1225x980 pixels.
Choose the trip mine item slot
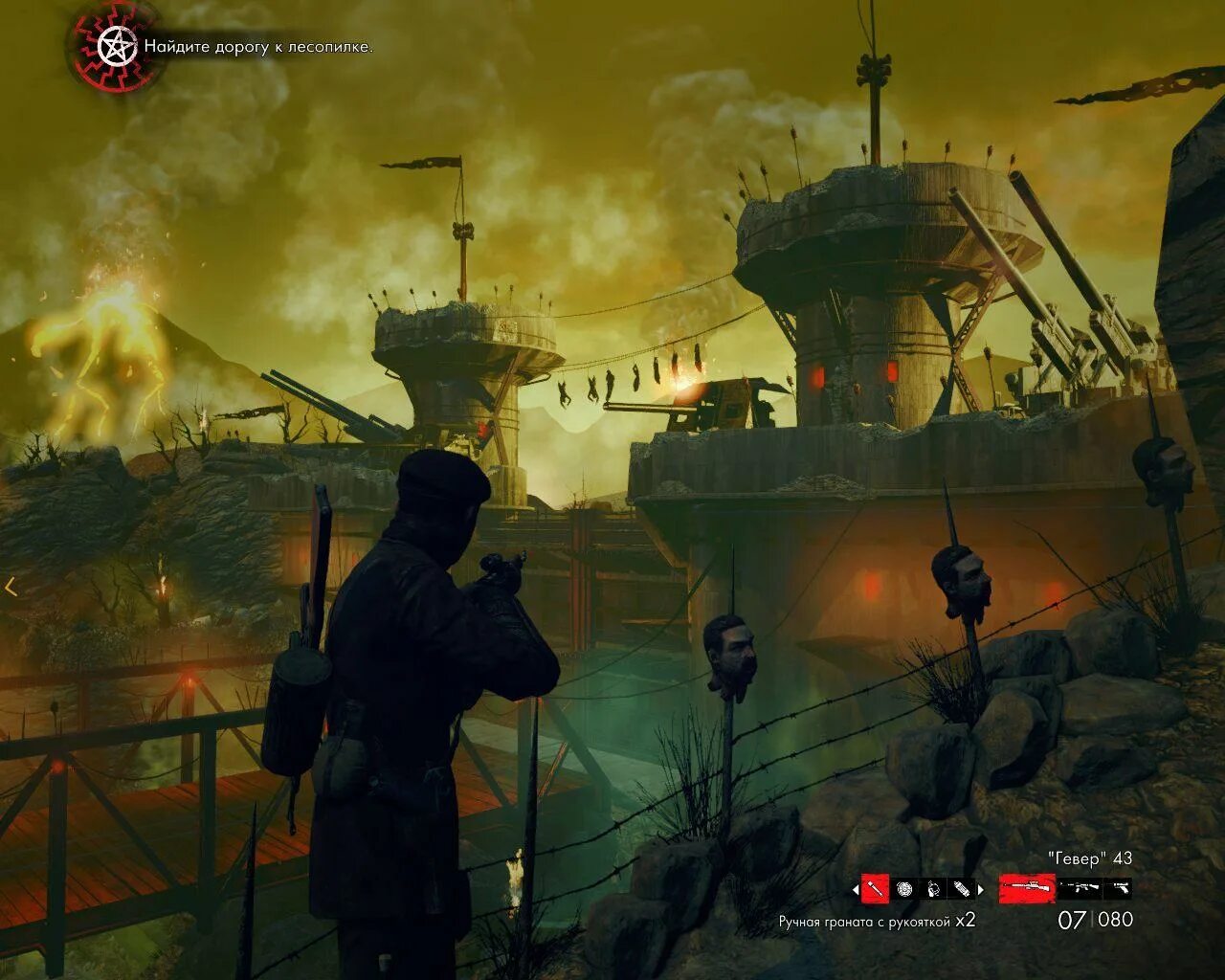tap(933, 889)
